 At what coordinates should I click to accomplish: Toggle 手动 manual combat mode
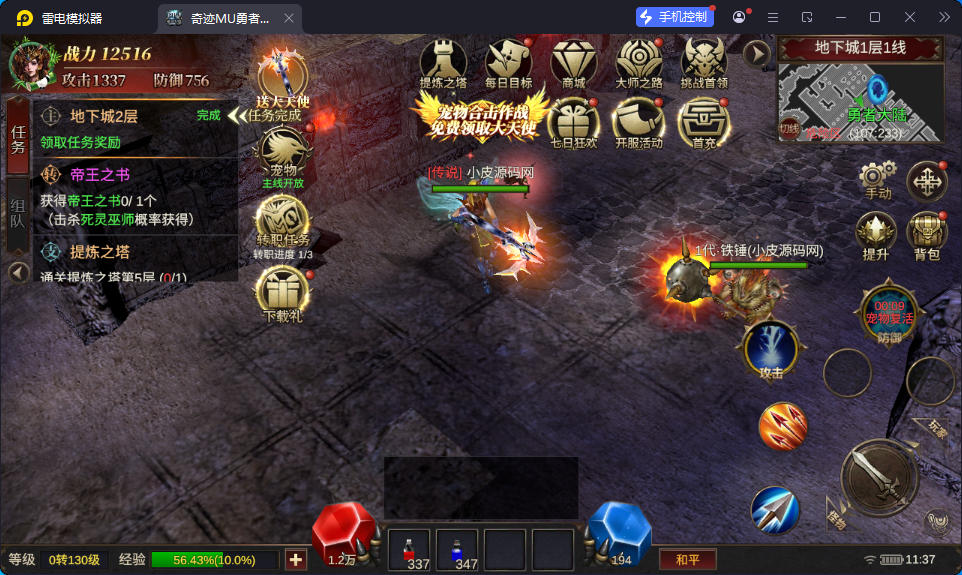(877, 180)
